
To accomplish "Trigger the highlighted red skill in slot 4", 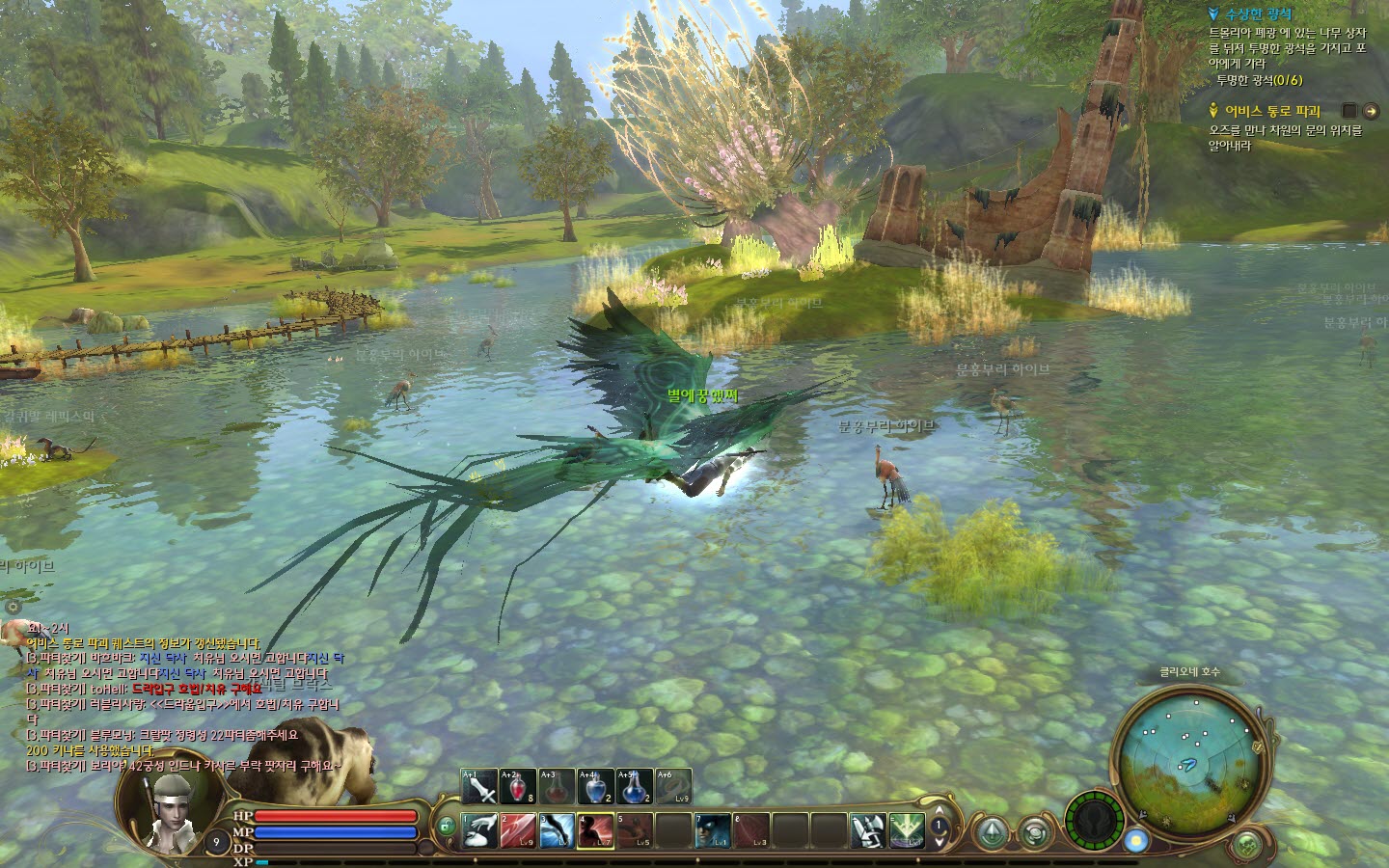I will [596, 830].
